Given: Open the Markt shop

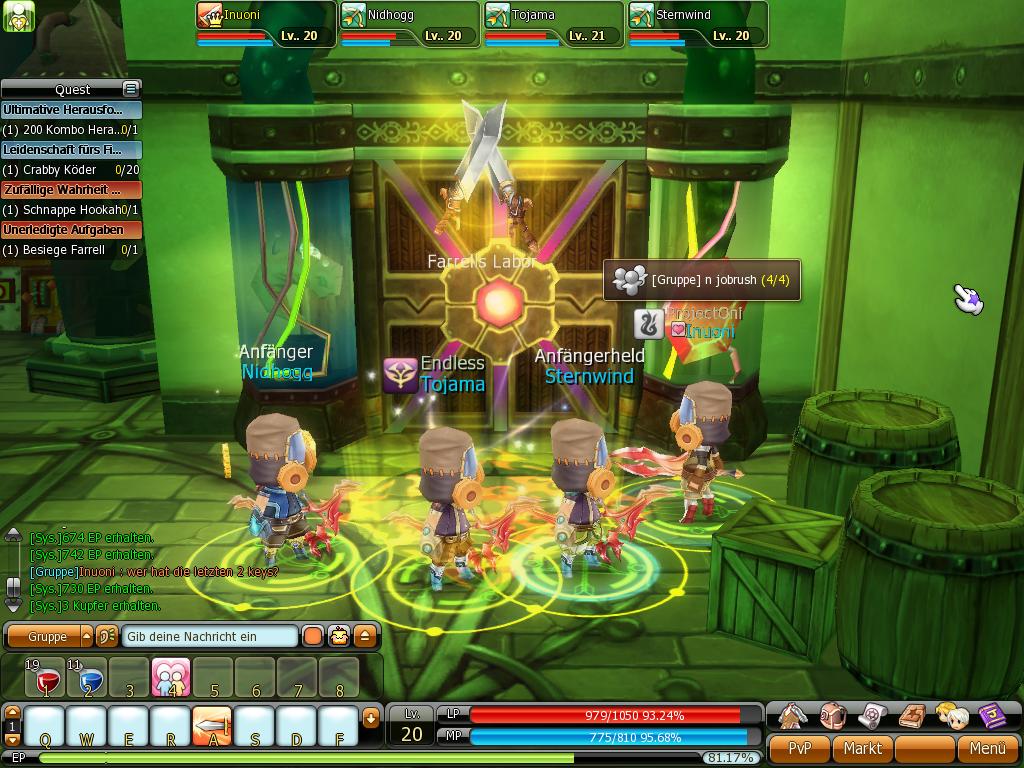Looking at the screenshot, I should tap(862, 748).
